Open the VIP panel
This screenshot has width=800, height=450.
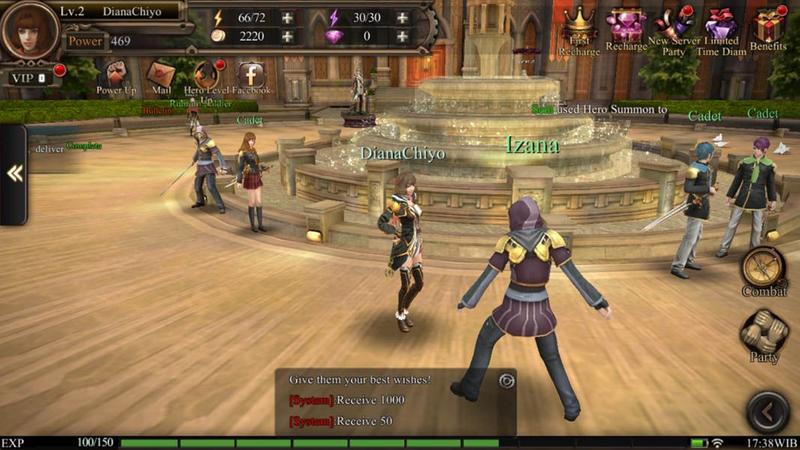[x=28, y=77]
